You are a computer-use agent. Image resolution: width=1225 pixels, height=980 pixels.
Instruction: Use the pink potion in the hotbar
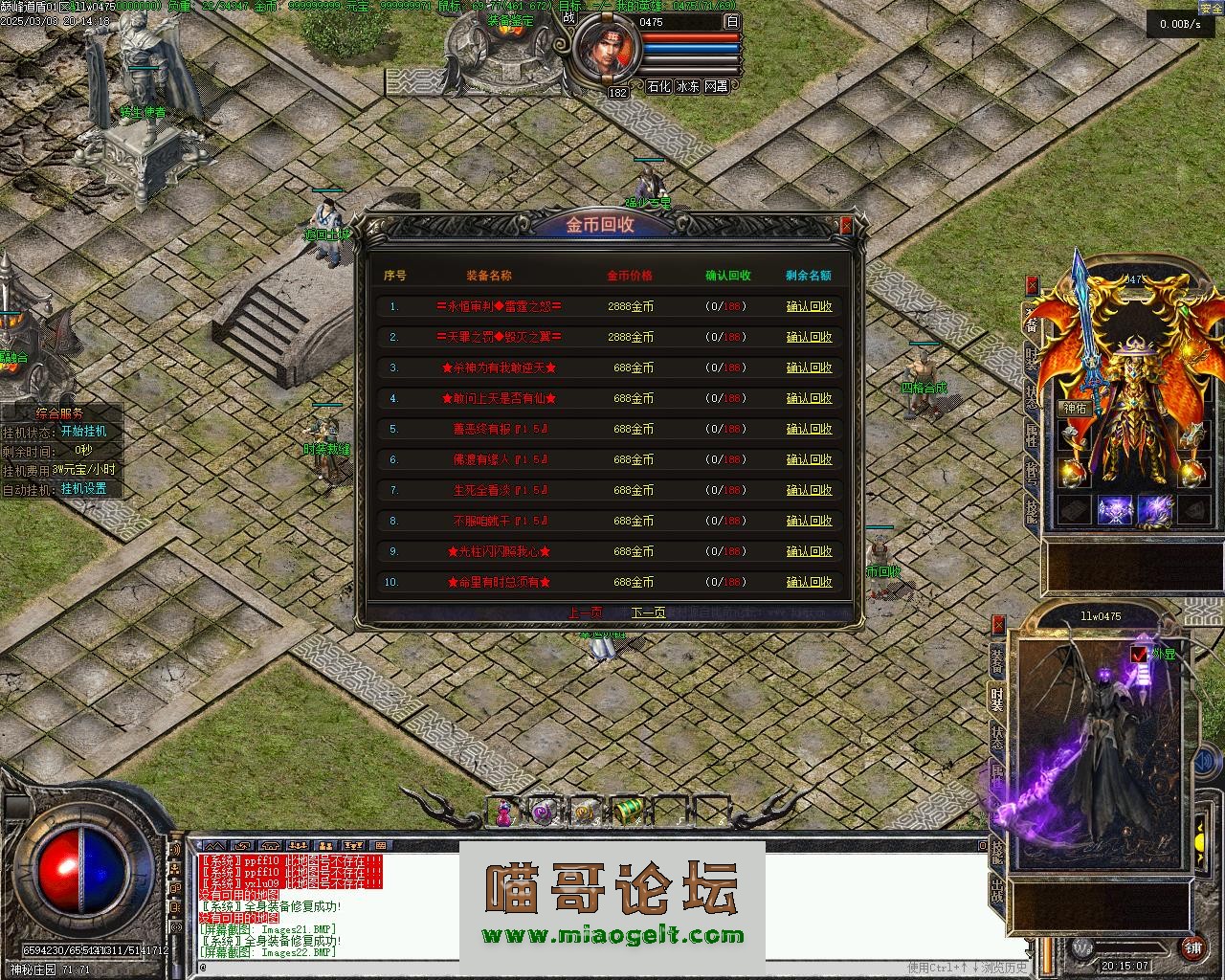503,813
